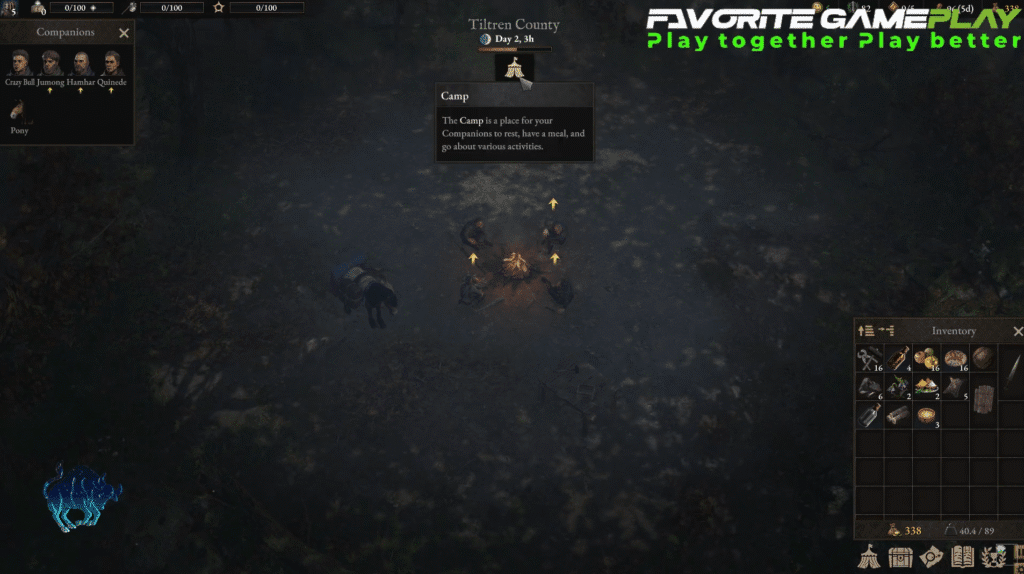Open the journal book menu button
1024x574 pixels.
click(963, 558)
